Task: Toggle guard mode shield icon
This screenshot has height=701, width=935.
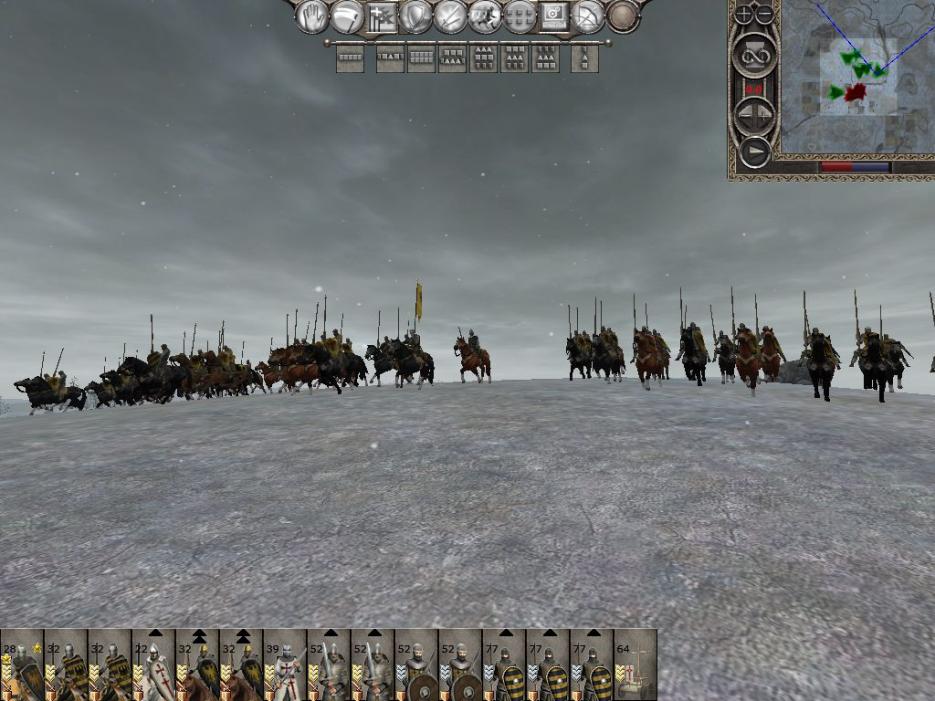Action: click(x=416, y=16)
